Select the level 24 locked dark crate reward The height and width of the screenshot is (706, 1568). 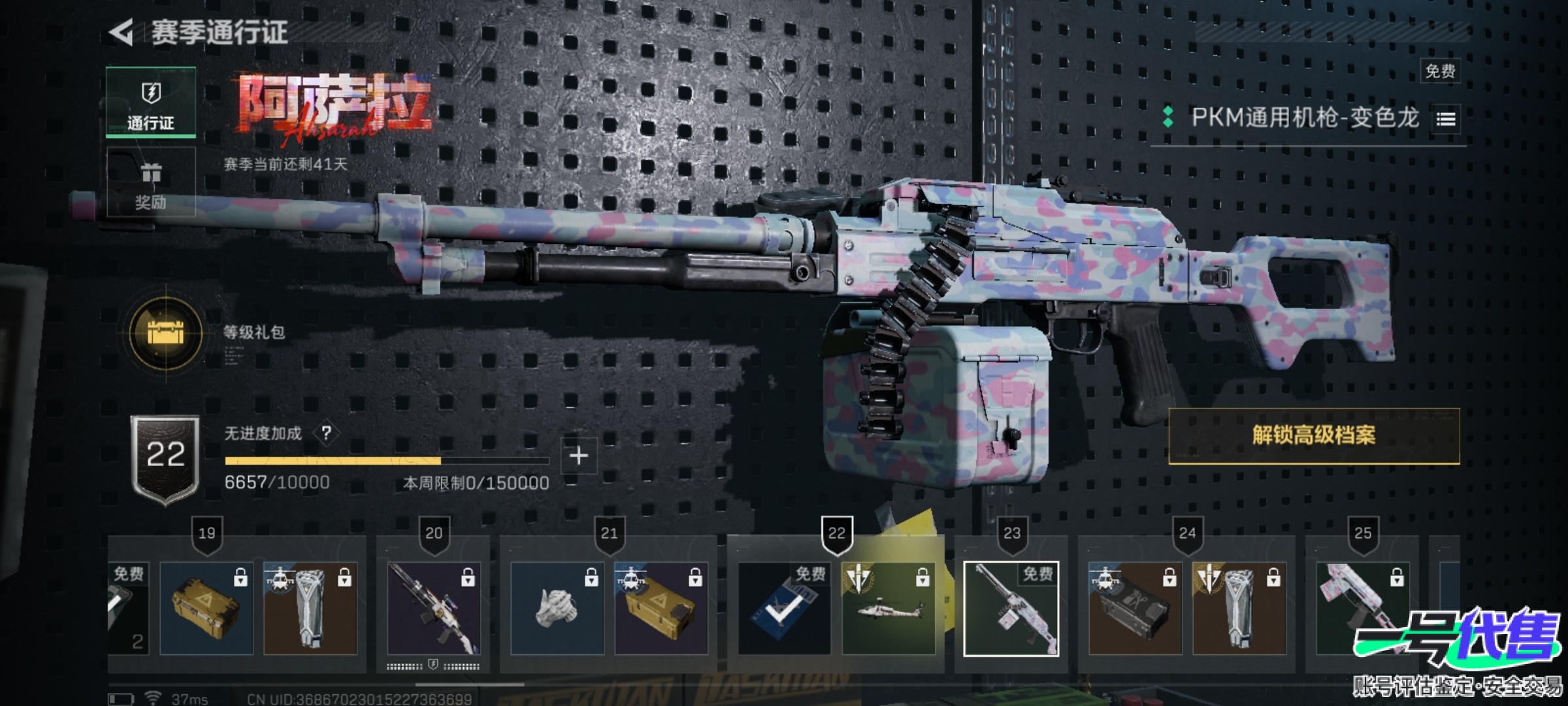coord(1135,609)
